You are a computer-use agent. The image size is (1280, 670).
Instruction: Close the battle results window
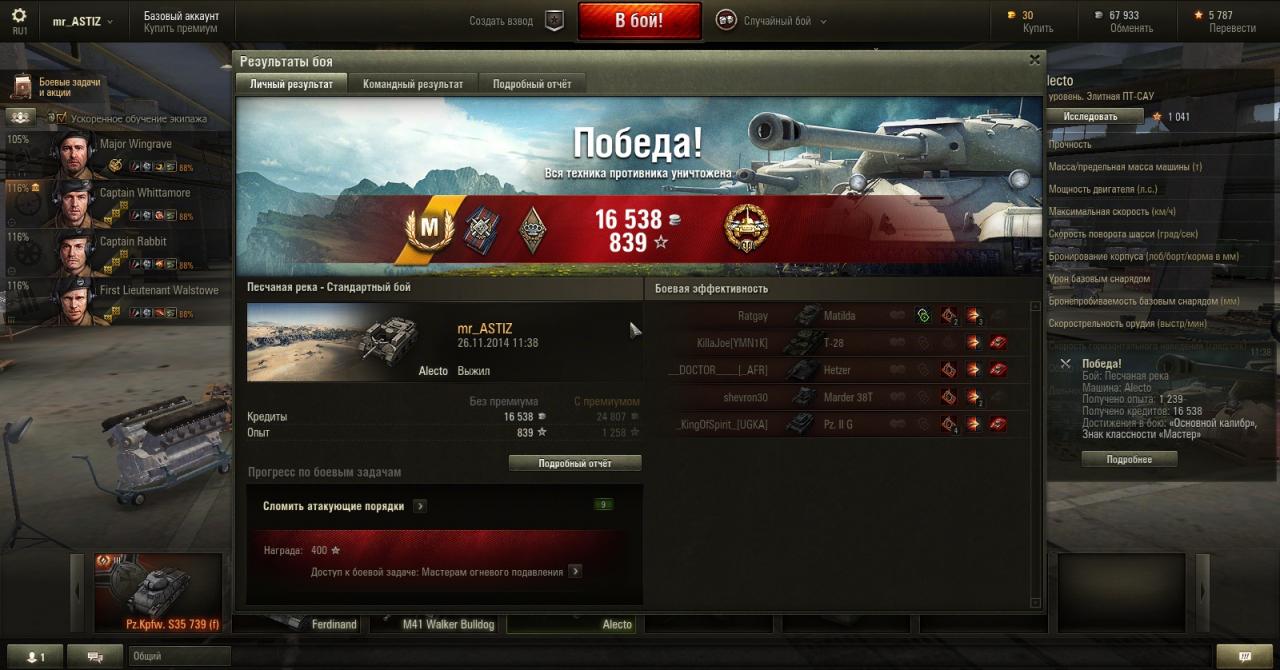1034,60
